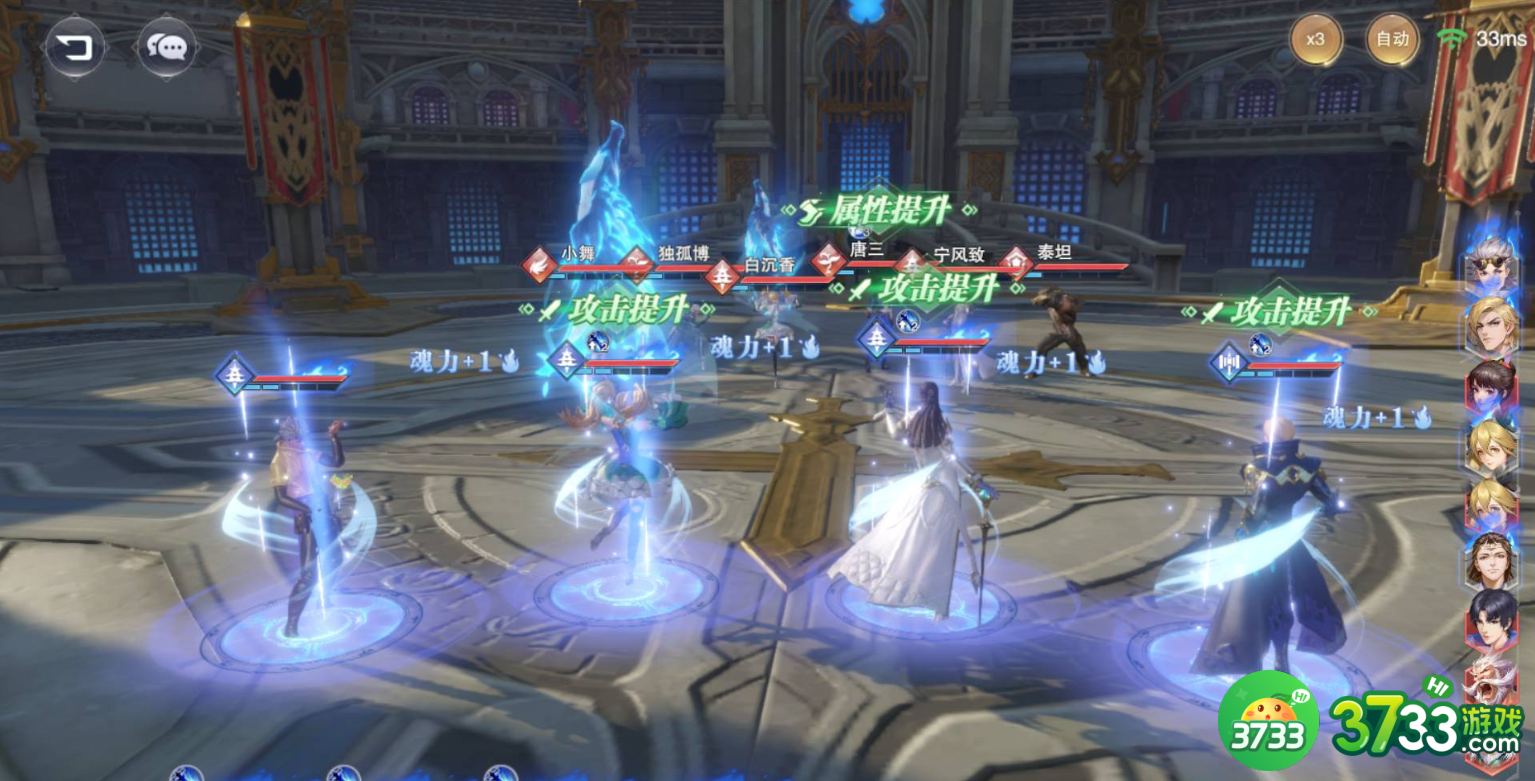Choose the brown-haired man with forehead circlet portrait
This screenshot has height=781, width=1535.
[1491, 561]
